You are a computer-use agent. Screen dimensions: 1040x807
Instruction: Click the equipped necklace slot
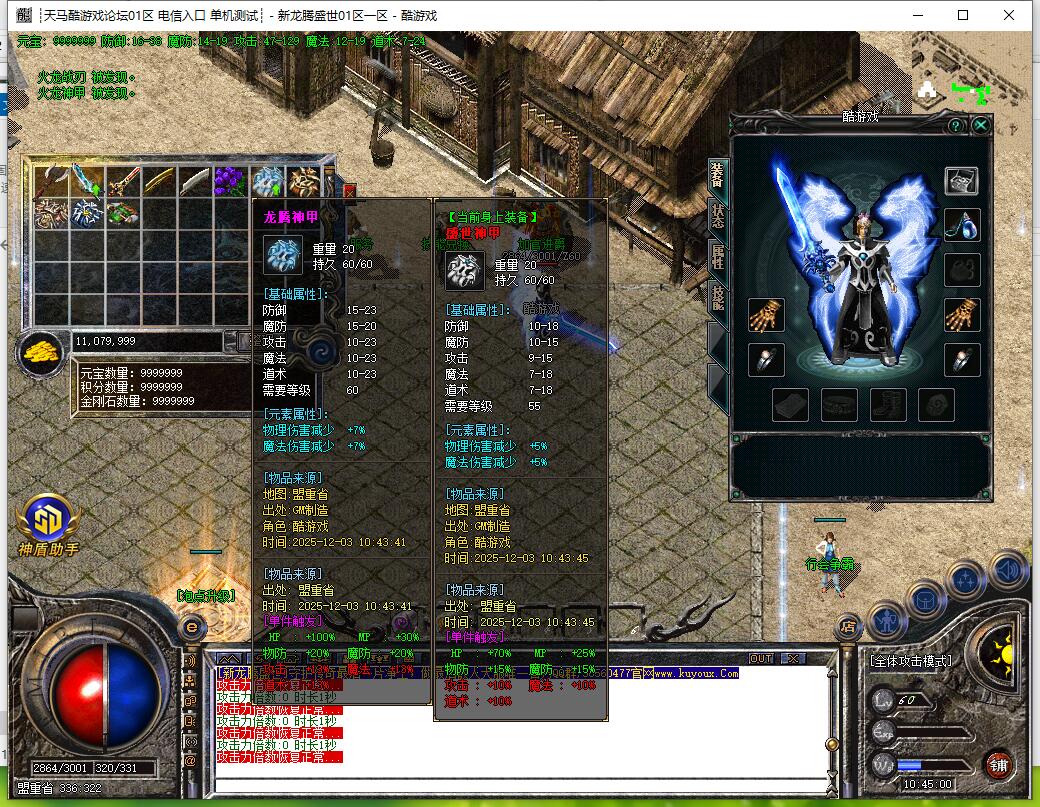click(x=962, y=225)
